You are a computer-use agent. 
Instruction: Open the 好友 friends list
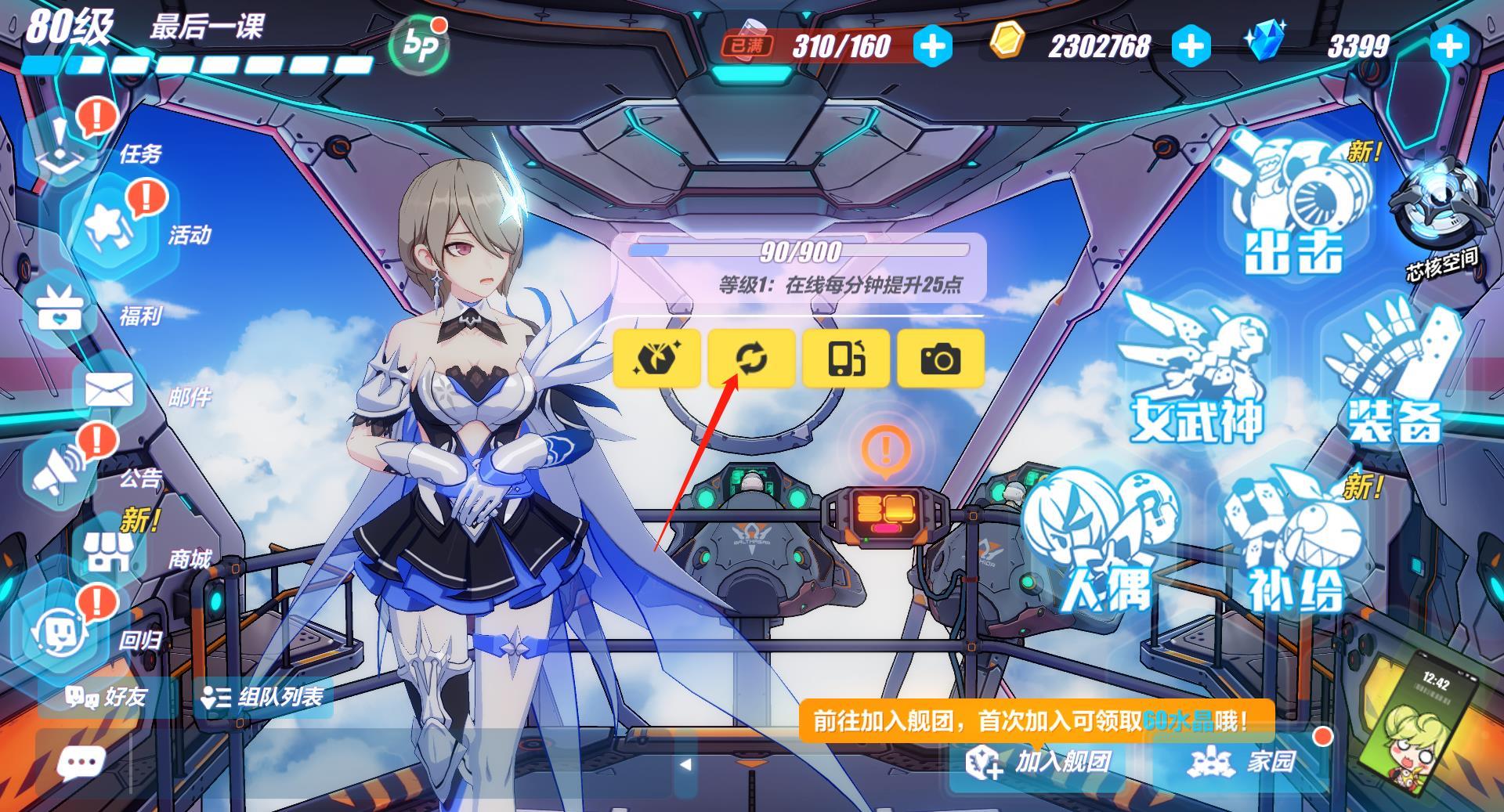(107, 697)
